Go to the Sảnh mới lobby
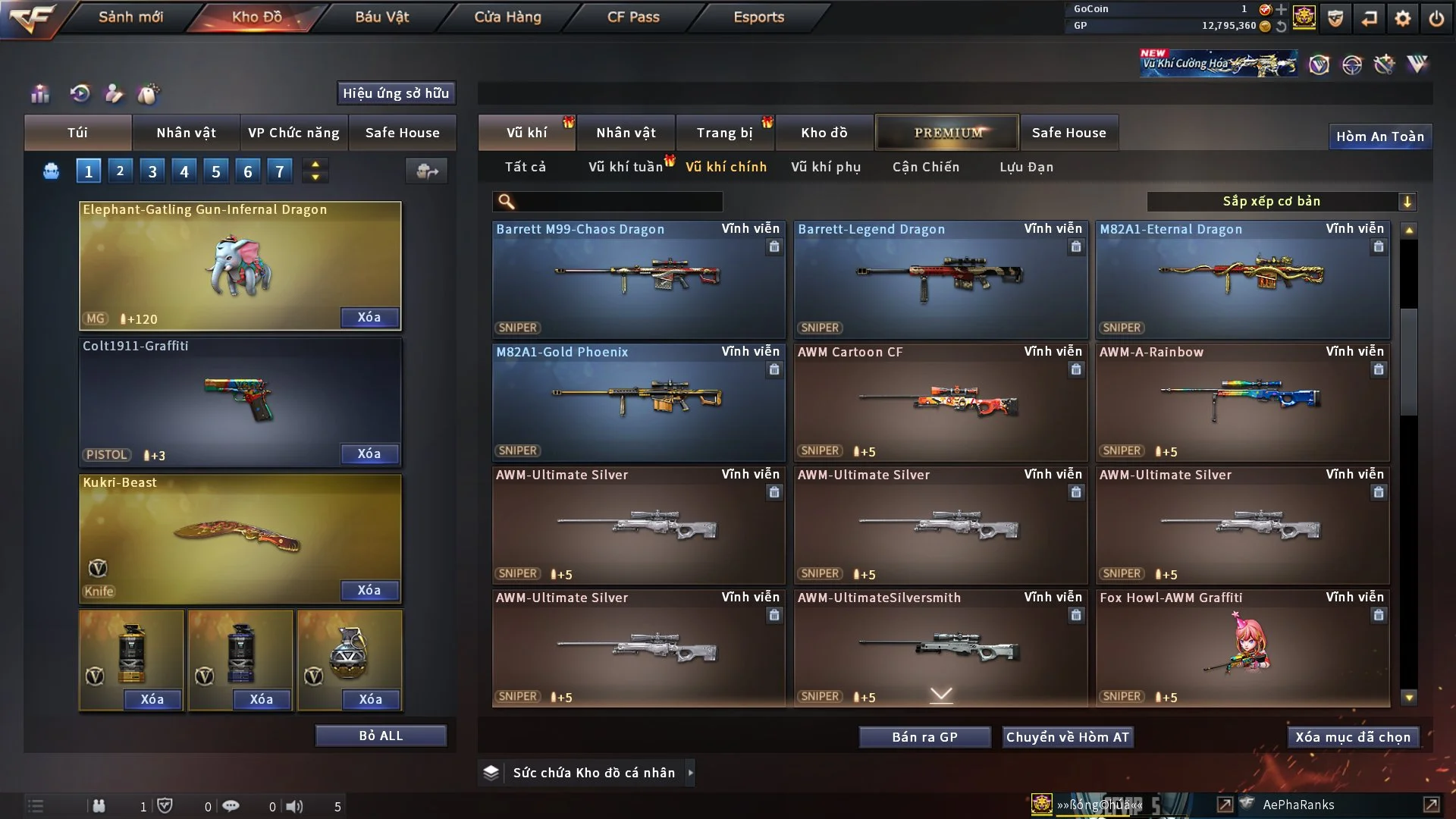 click(130, 17)
